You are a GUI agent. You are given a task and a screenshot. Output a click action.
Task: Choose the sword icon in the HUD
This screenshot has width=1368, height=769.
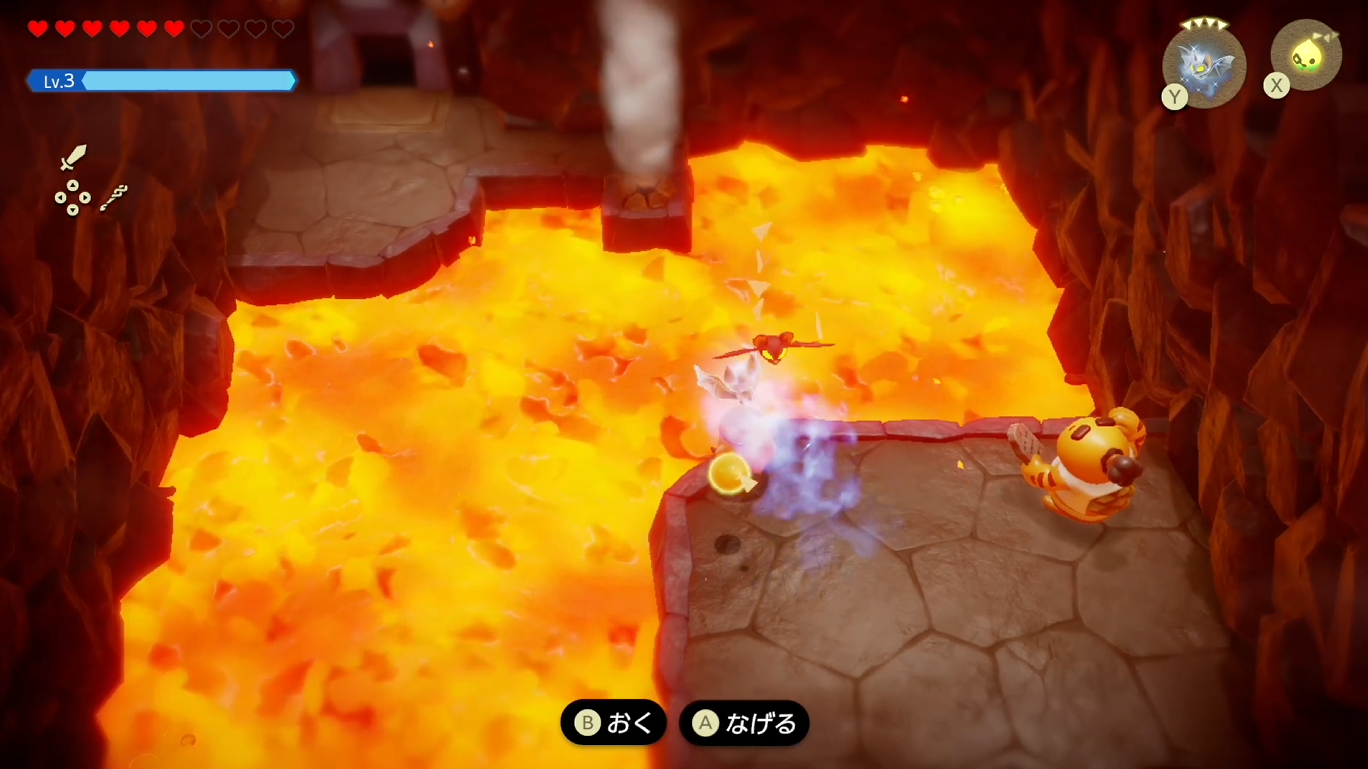pos(73,158)
